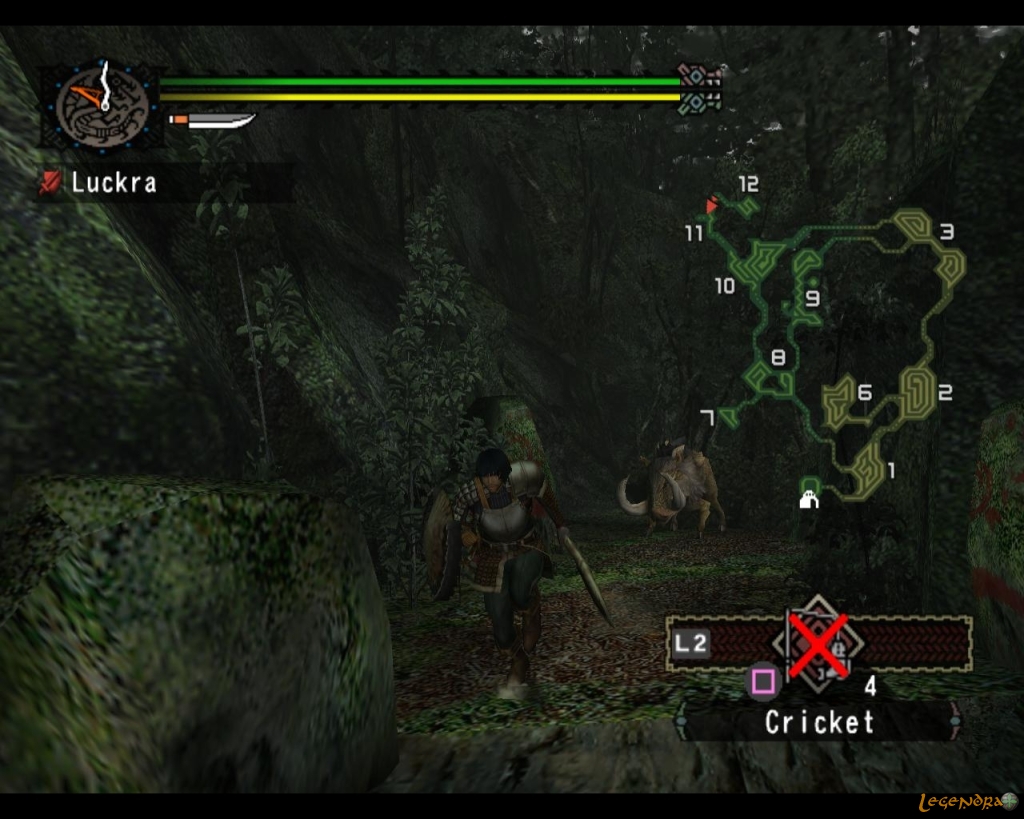The image size is (1024, 819).
Task: Select the Cricket item icon in the item bar
Action: (820, 643)
